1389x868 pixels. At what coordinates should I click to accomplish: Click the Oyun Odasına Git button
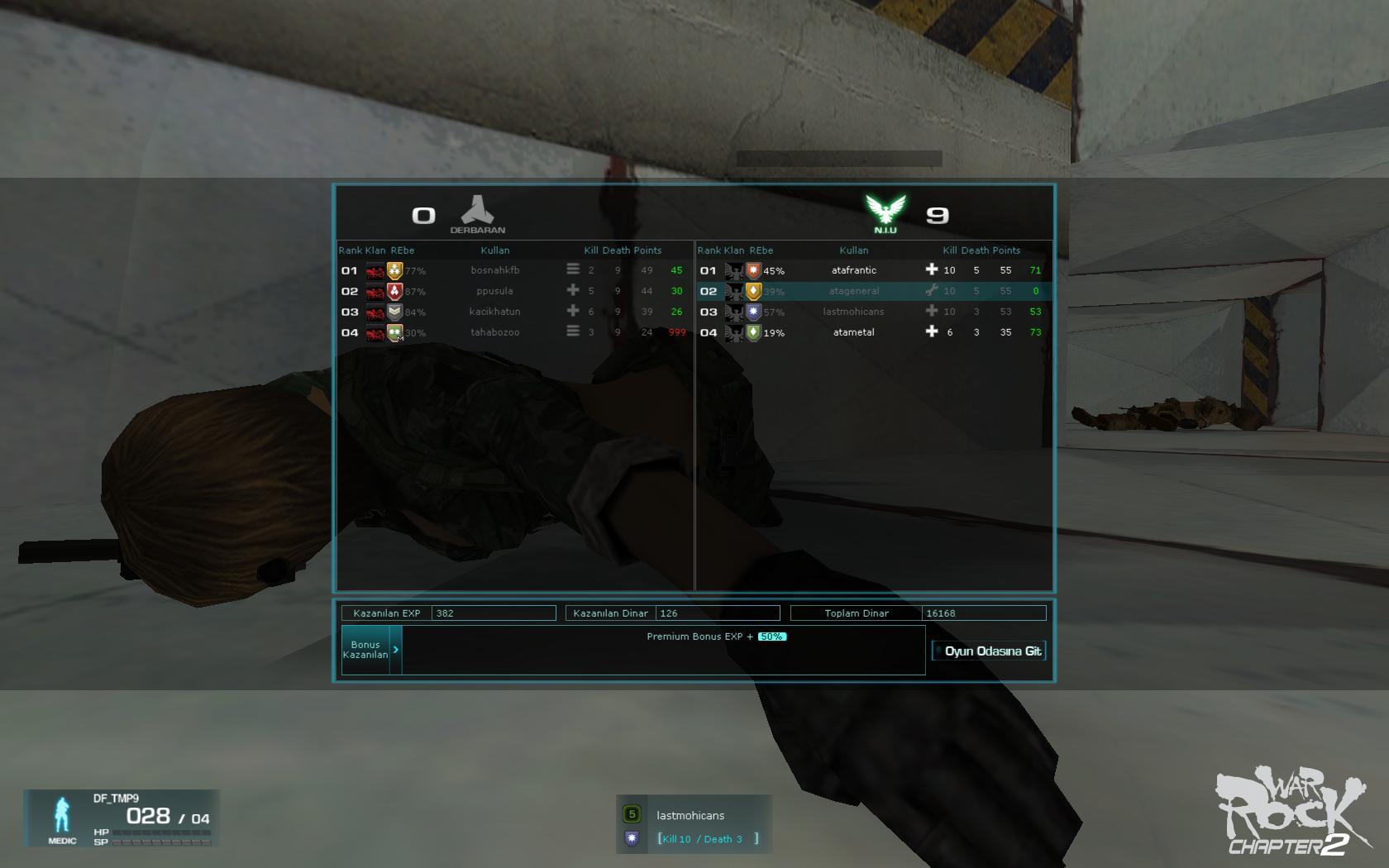click(x=989, y=651)
